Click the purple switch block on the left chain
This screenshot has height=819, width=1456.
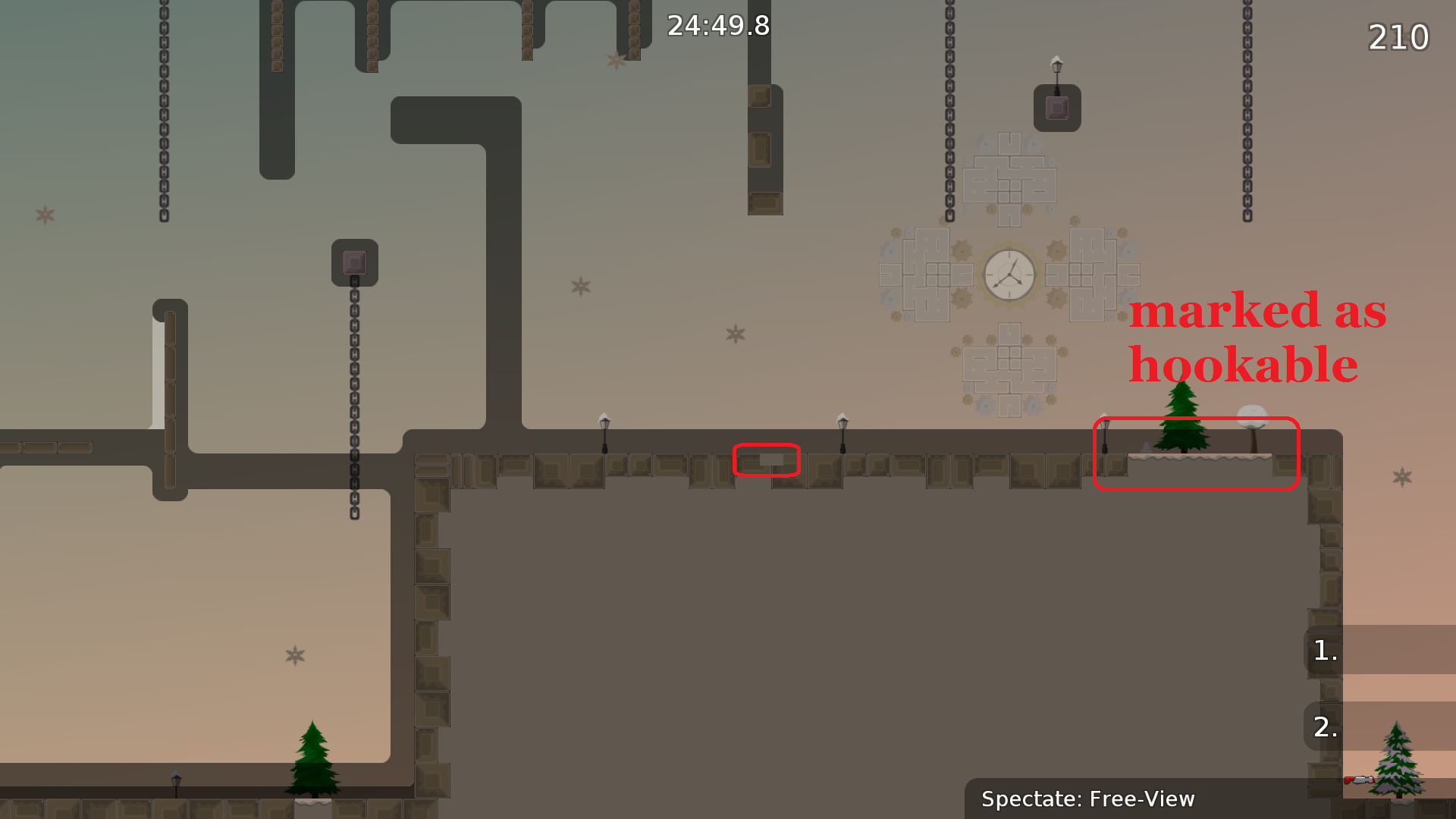tap(354, 263)
